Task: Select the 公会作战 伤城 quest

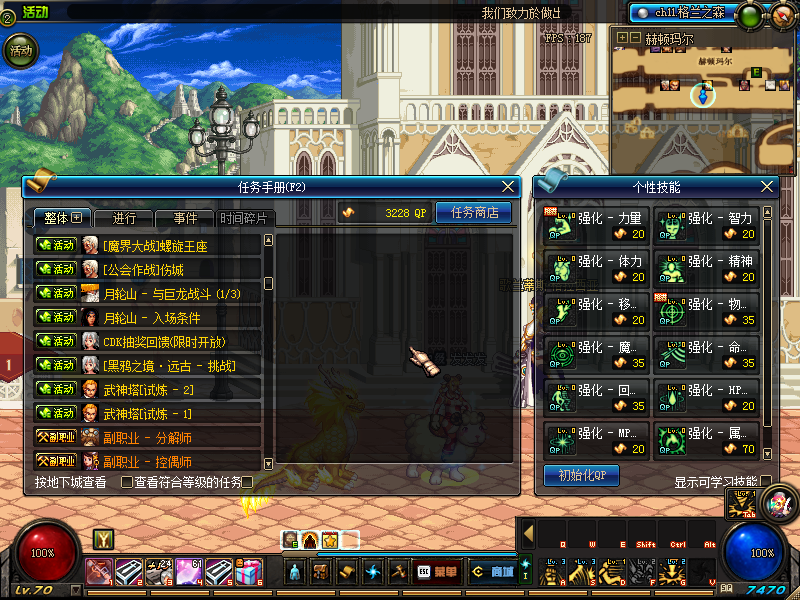Action: point(147,269)
